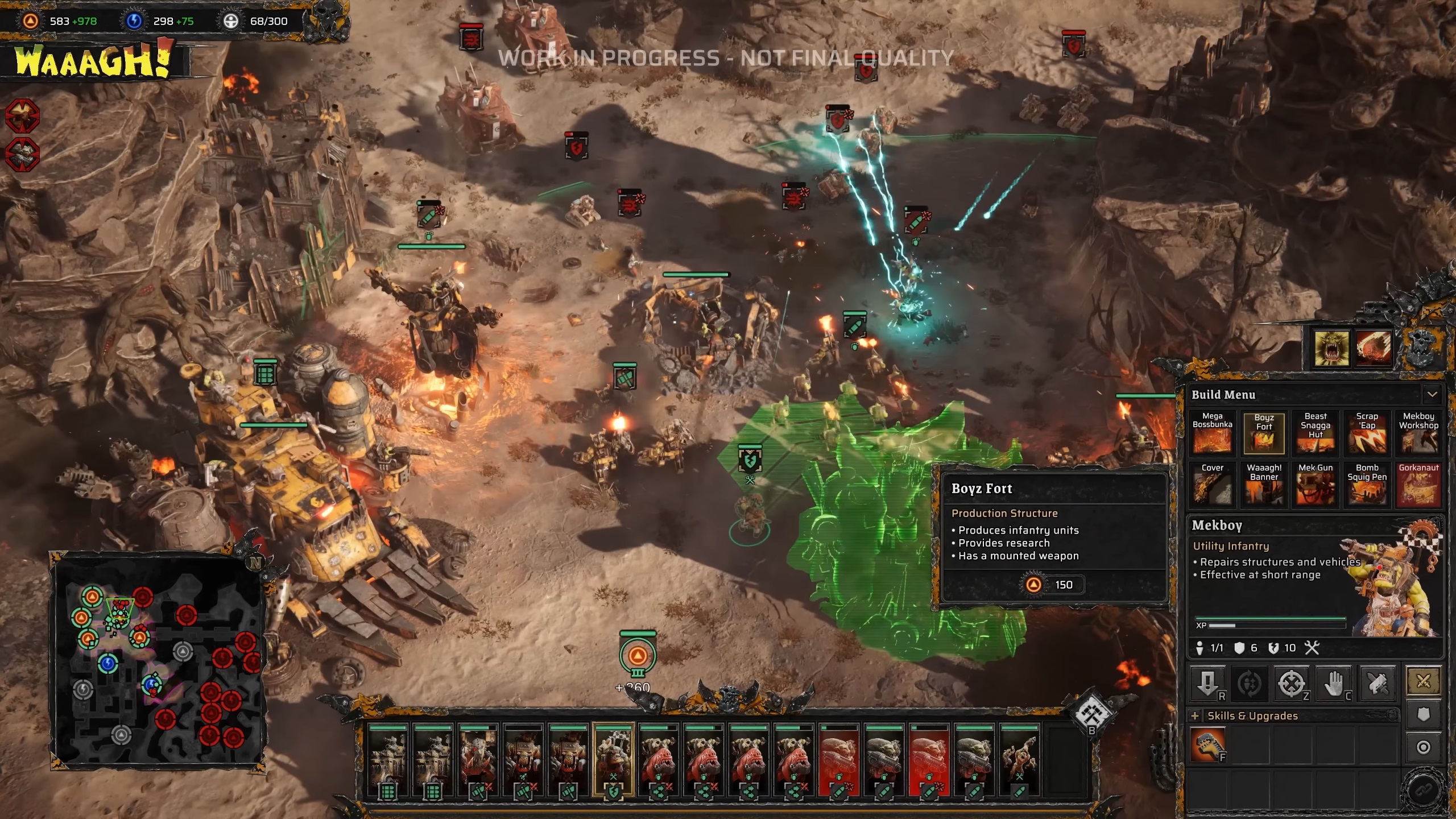Screen dimensions: 1456x819
Task: Collapse the Build Menu with the arrow
Action: [1432, 394]
